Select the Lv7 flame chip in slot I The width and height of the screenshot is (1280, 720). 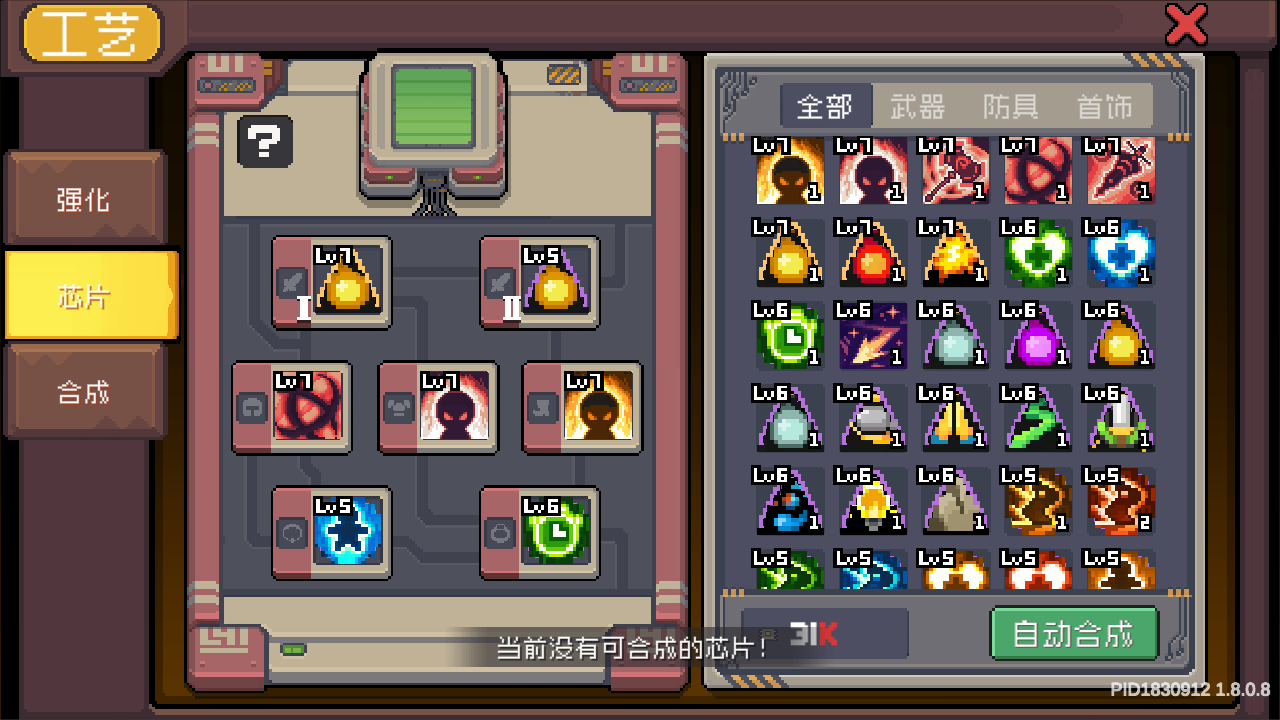pos(332,282)
